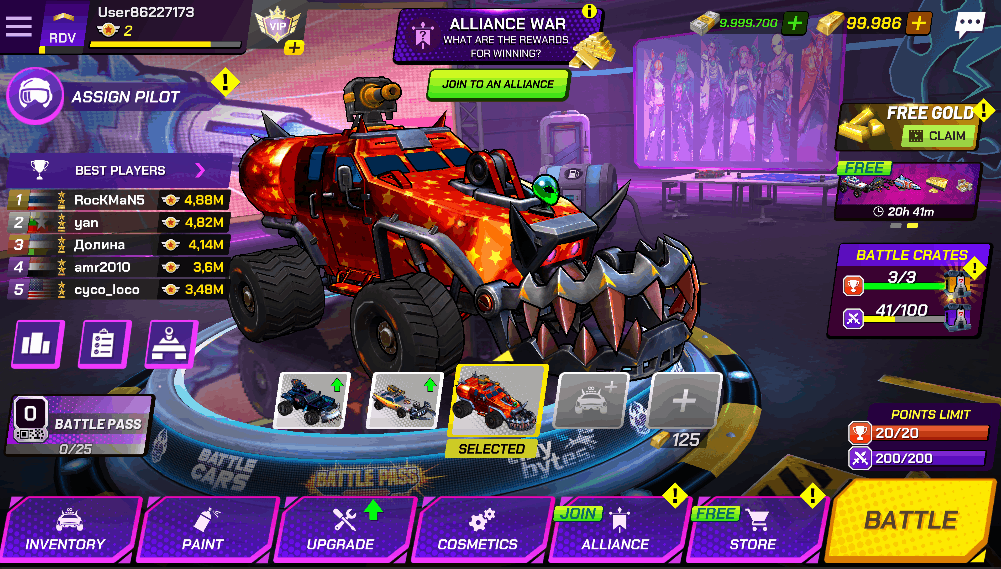Open the hamburger menu icon
1001x569 pixels.
(19, 27)
